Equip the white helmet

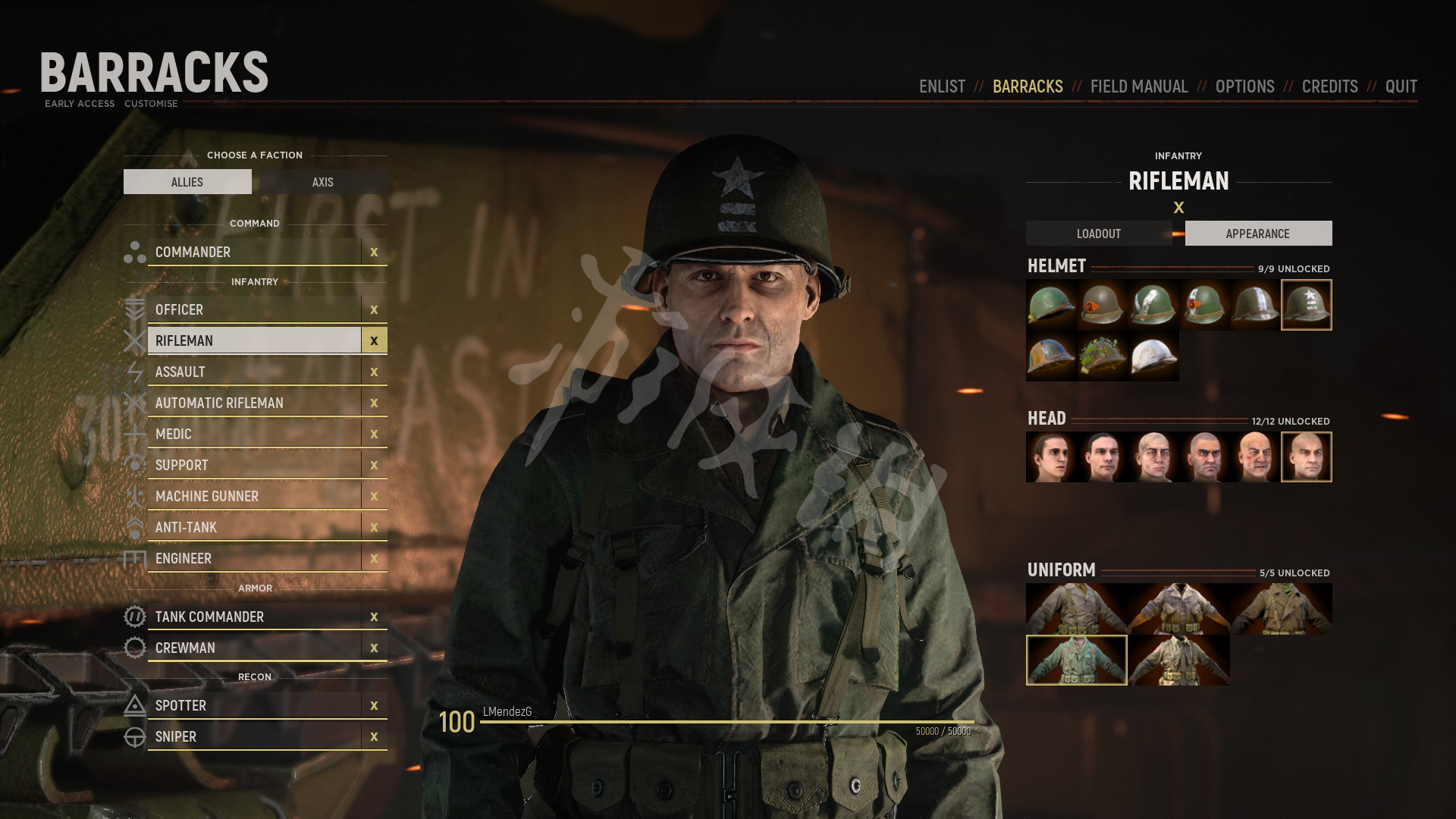click(x=1153, y=356)
